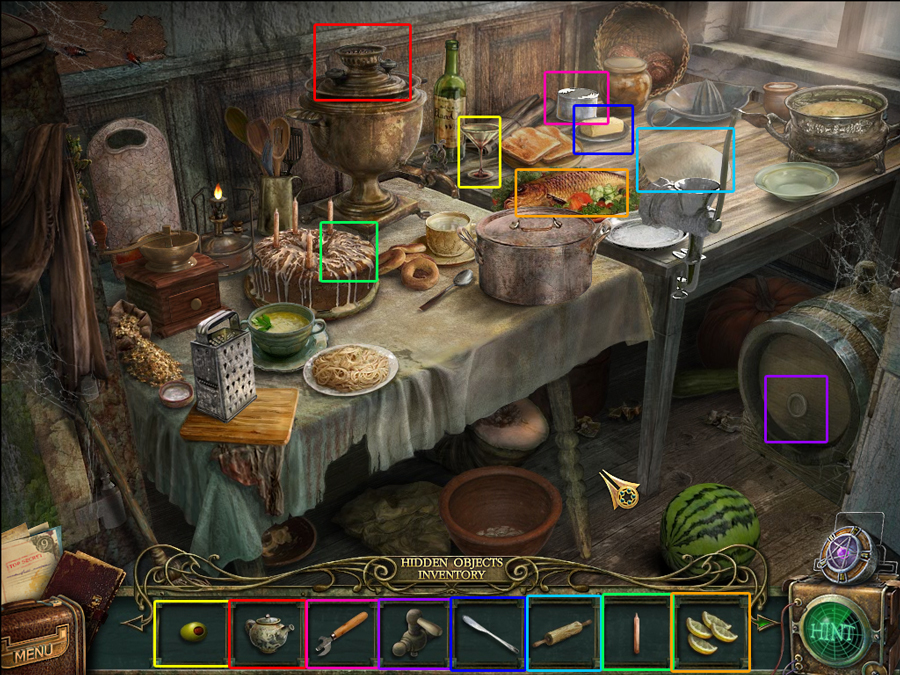Image resolution: width=900 pixels, height=675 pixels.
Task: Select the butter knife inventory slot
Action: (x=489, y=632)
